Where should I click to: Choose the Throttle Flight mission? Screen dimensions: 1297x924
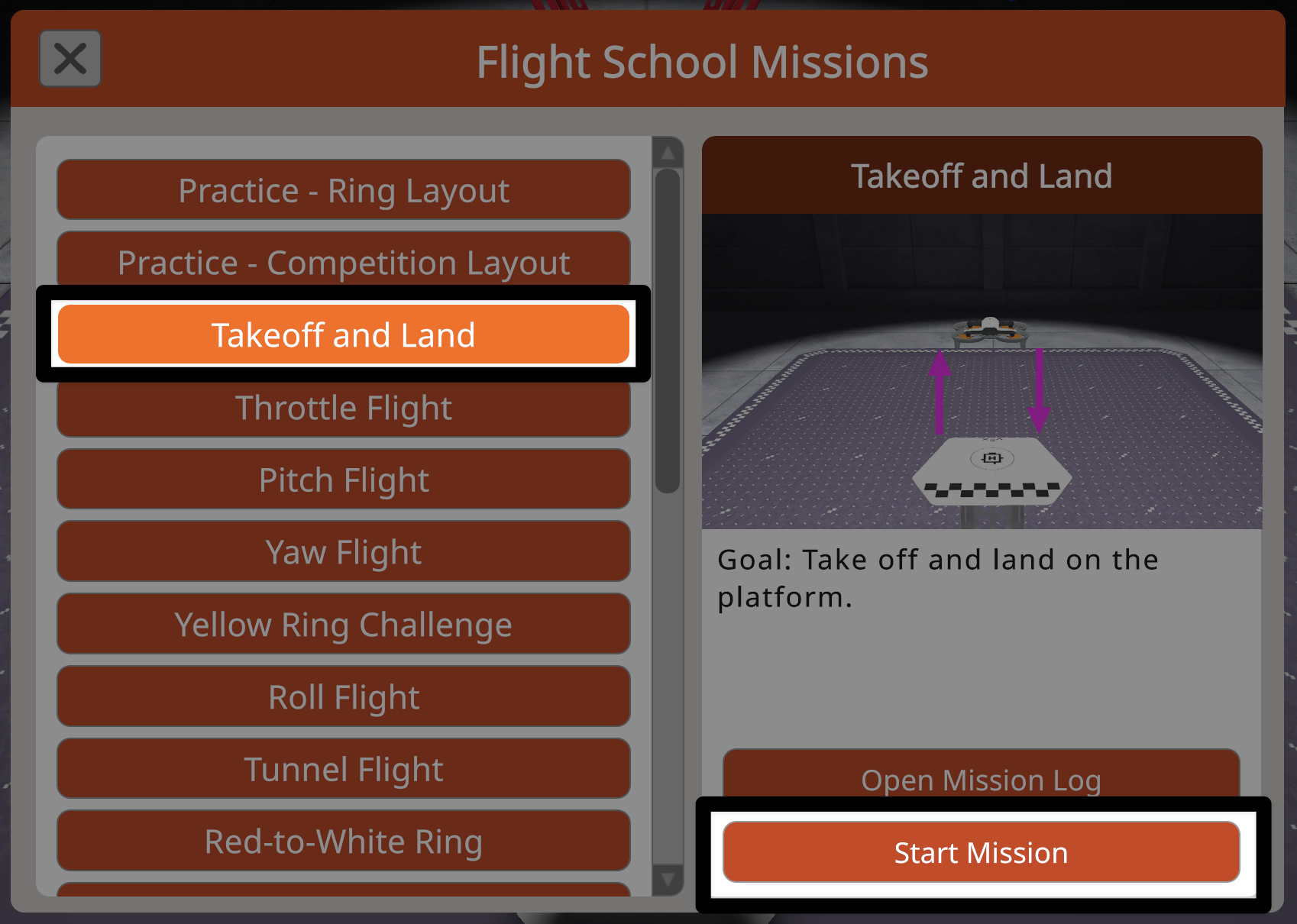(344, 407)
